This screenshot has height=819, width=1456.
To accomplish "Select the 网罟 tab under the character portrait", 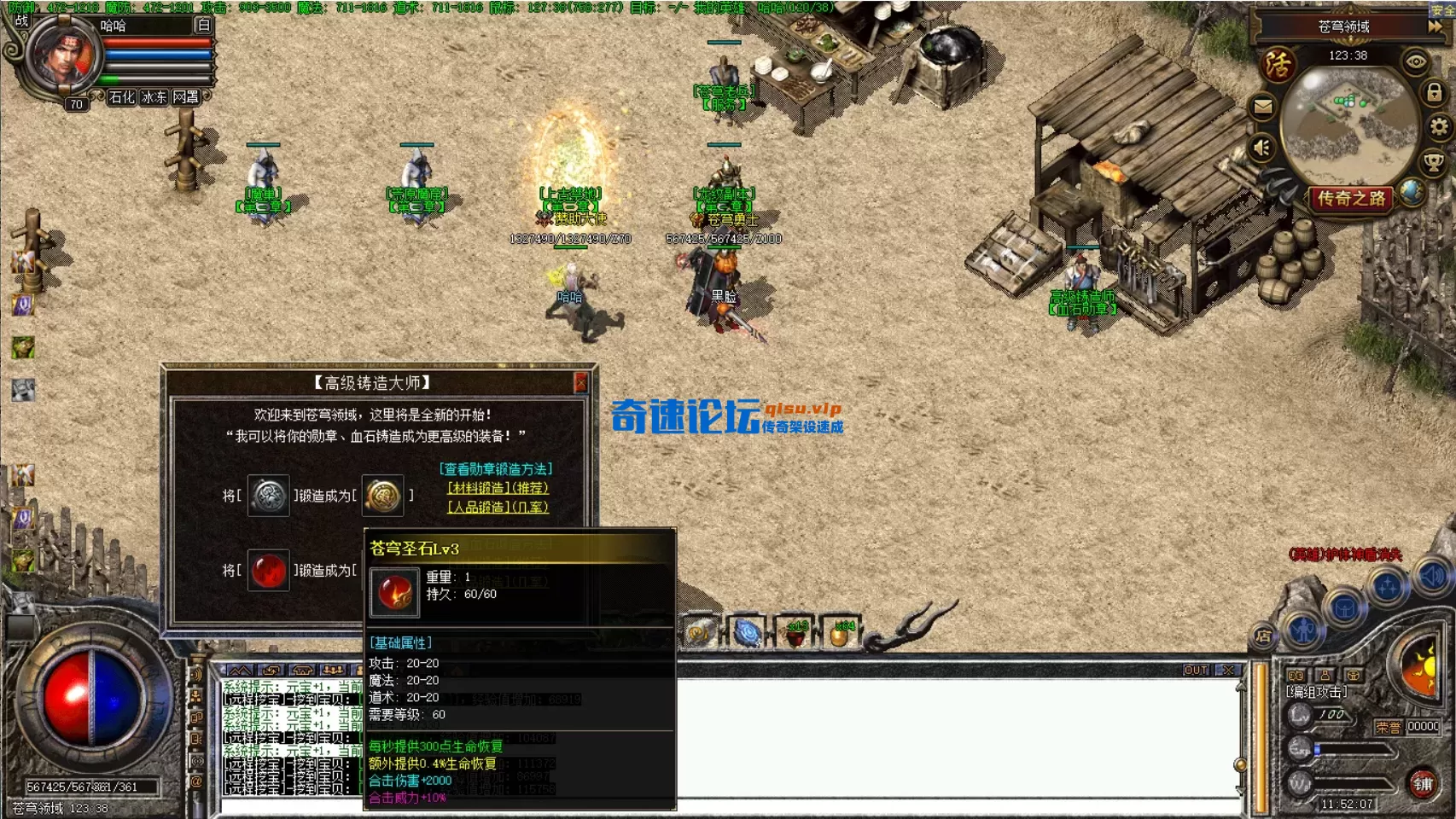I will click(x=186, y=96).
